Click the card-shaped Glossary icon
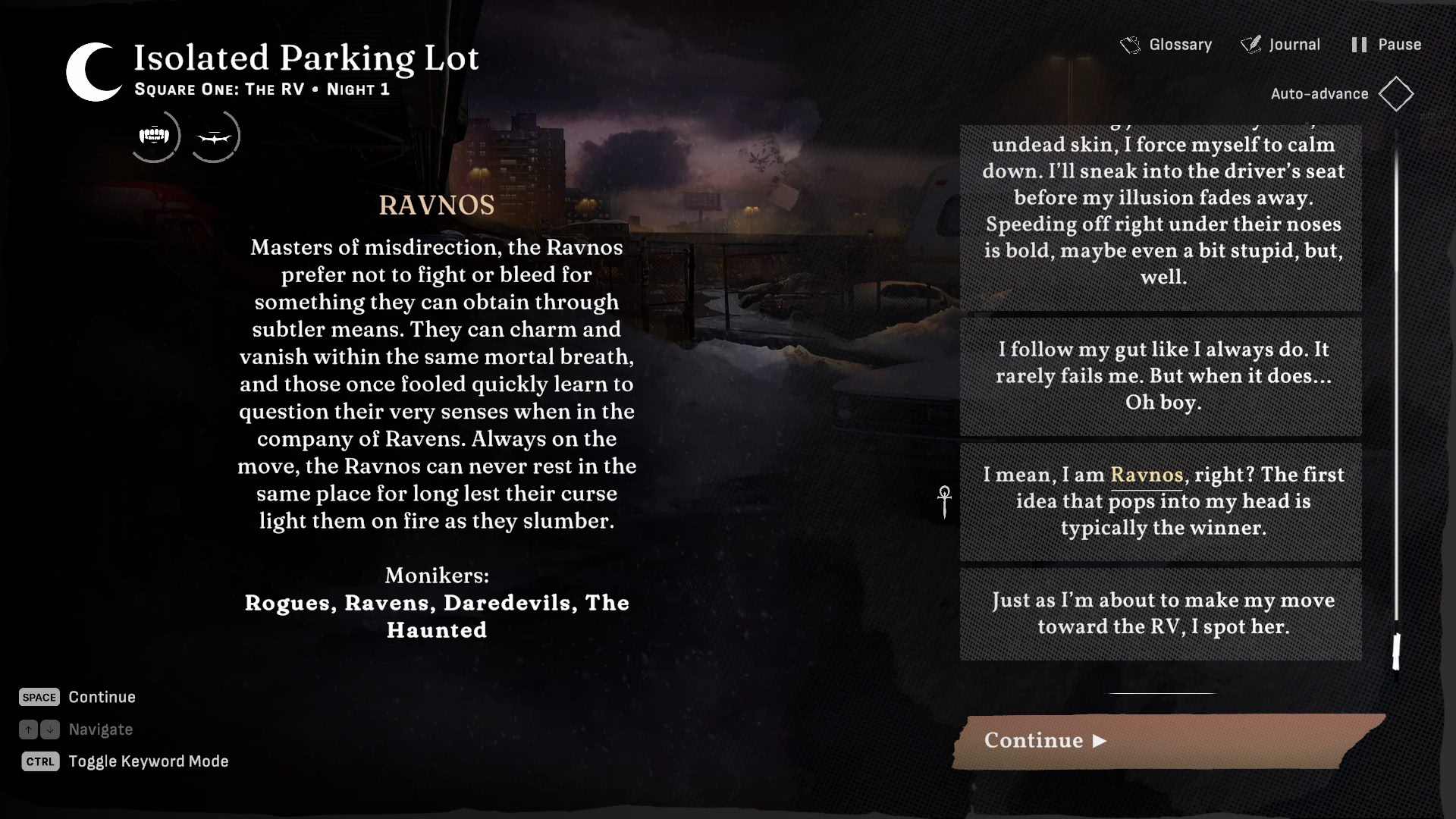 tap(1129, 44)
